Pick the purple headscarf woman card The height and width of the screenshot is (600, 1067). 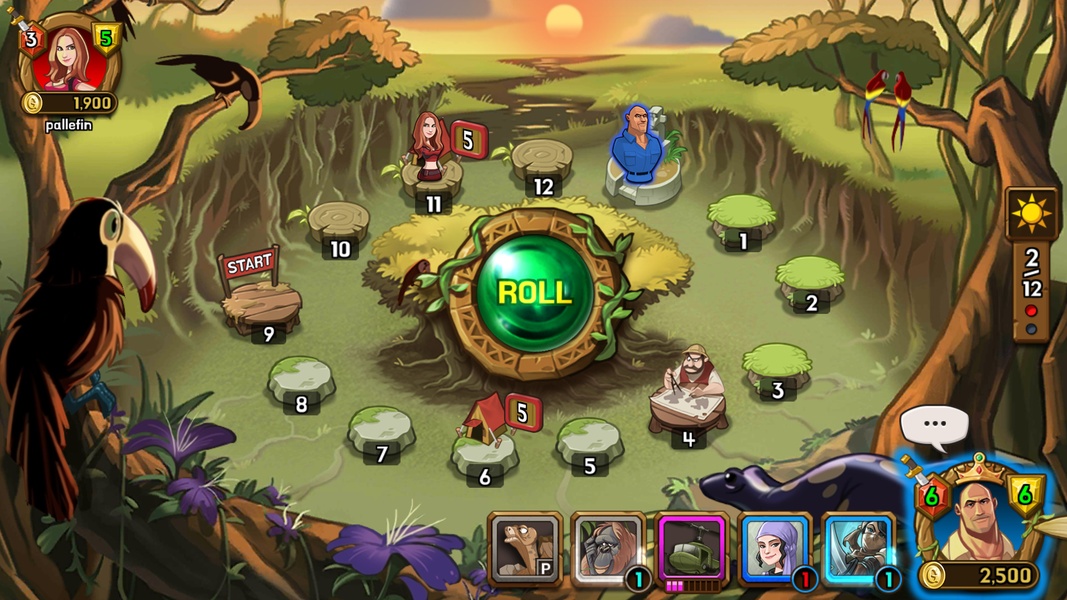(774, 549)
